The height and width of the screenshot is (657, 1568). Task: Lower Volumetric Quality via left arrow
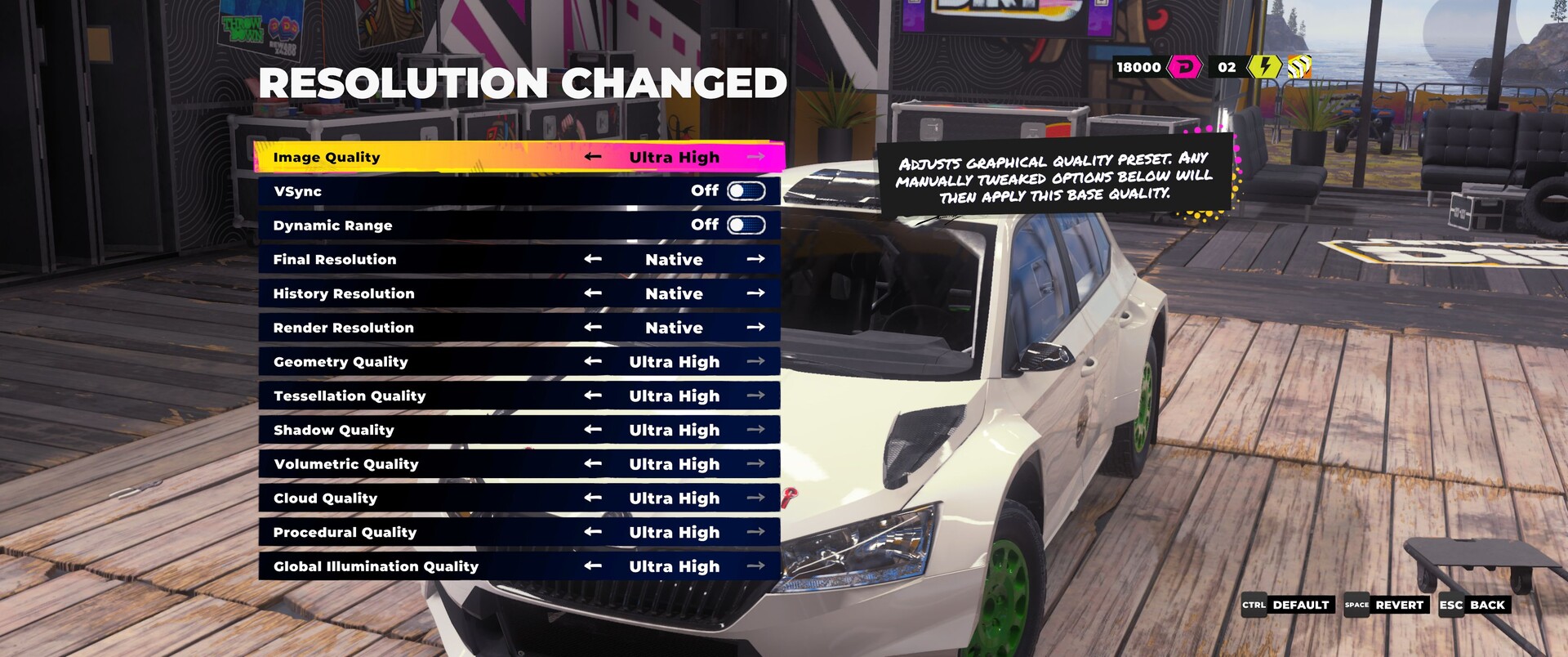pos(593,464)
